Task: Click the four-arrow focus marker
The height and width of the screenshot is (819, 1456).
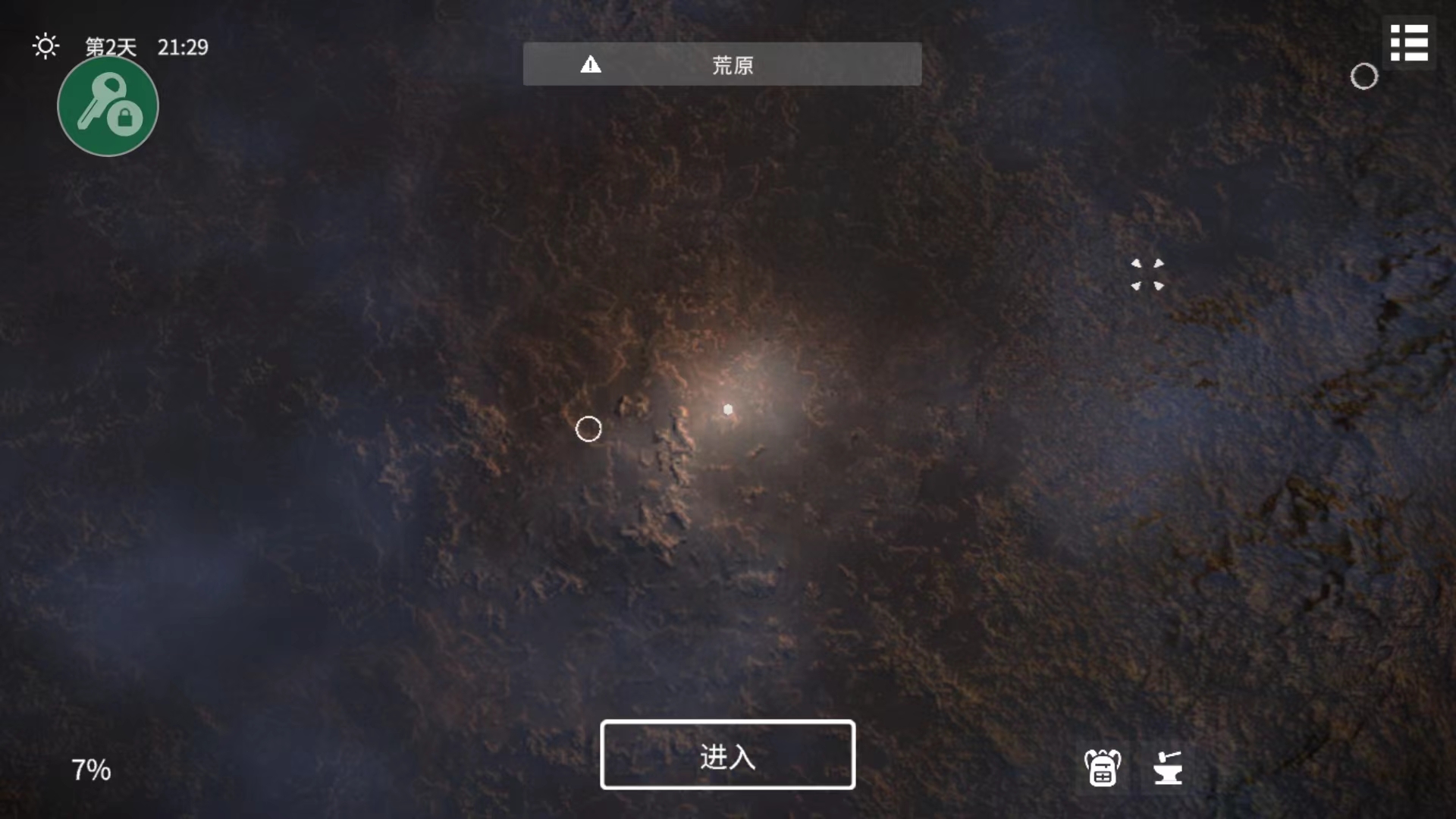Action: tap(1147, 275)
